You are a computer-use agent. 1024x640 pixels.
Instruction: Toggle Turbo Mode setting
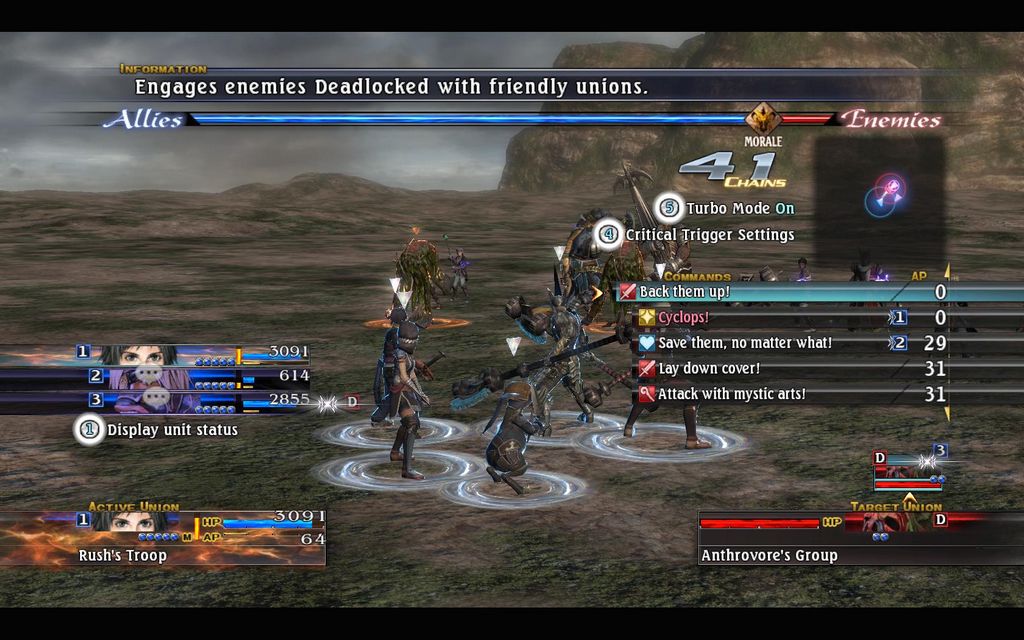click(x=739, y=208)
